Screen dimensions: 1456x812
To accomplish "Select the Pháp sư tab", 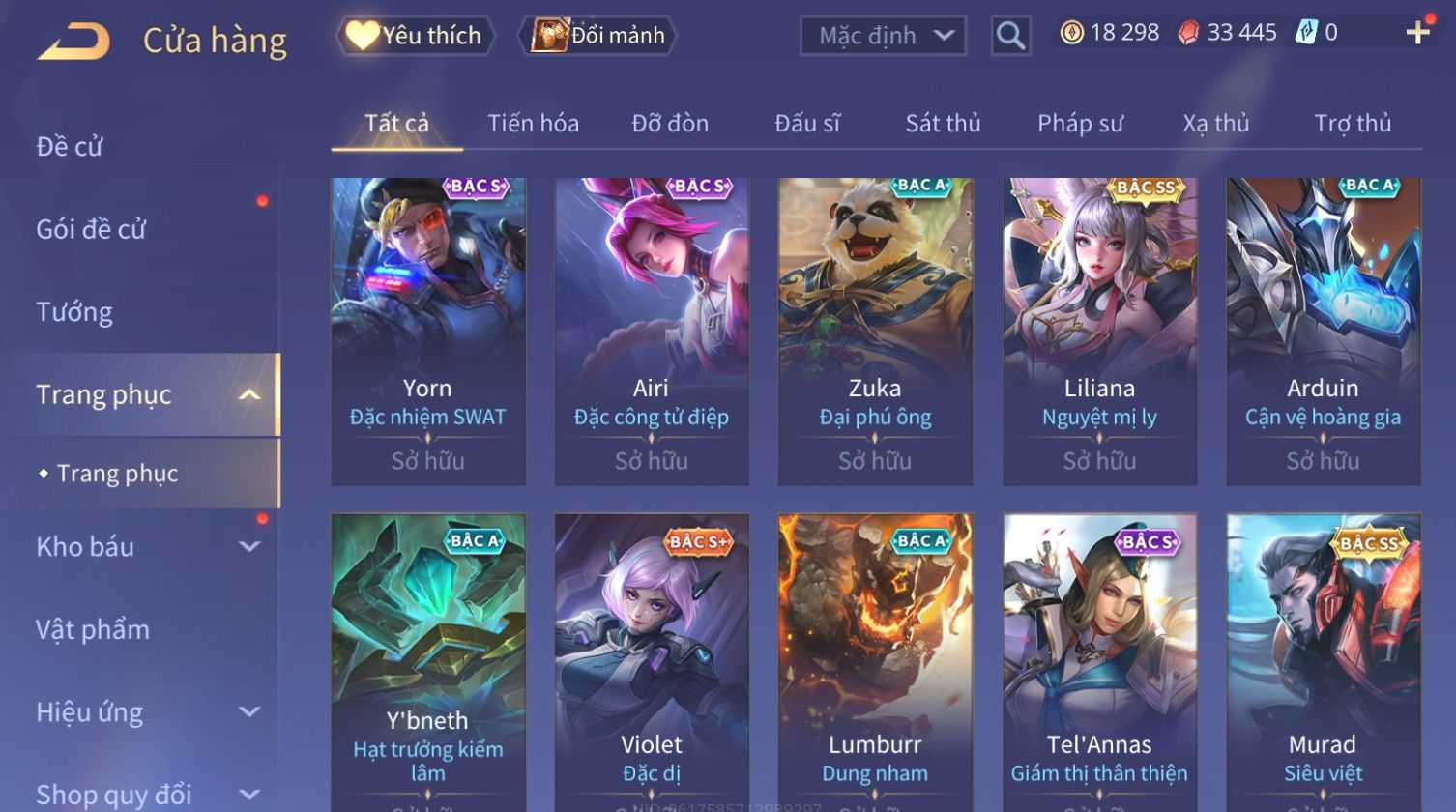I will pyautogui.click(x=1080, y=124).
